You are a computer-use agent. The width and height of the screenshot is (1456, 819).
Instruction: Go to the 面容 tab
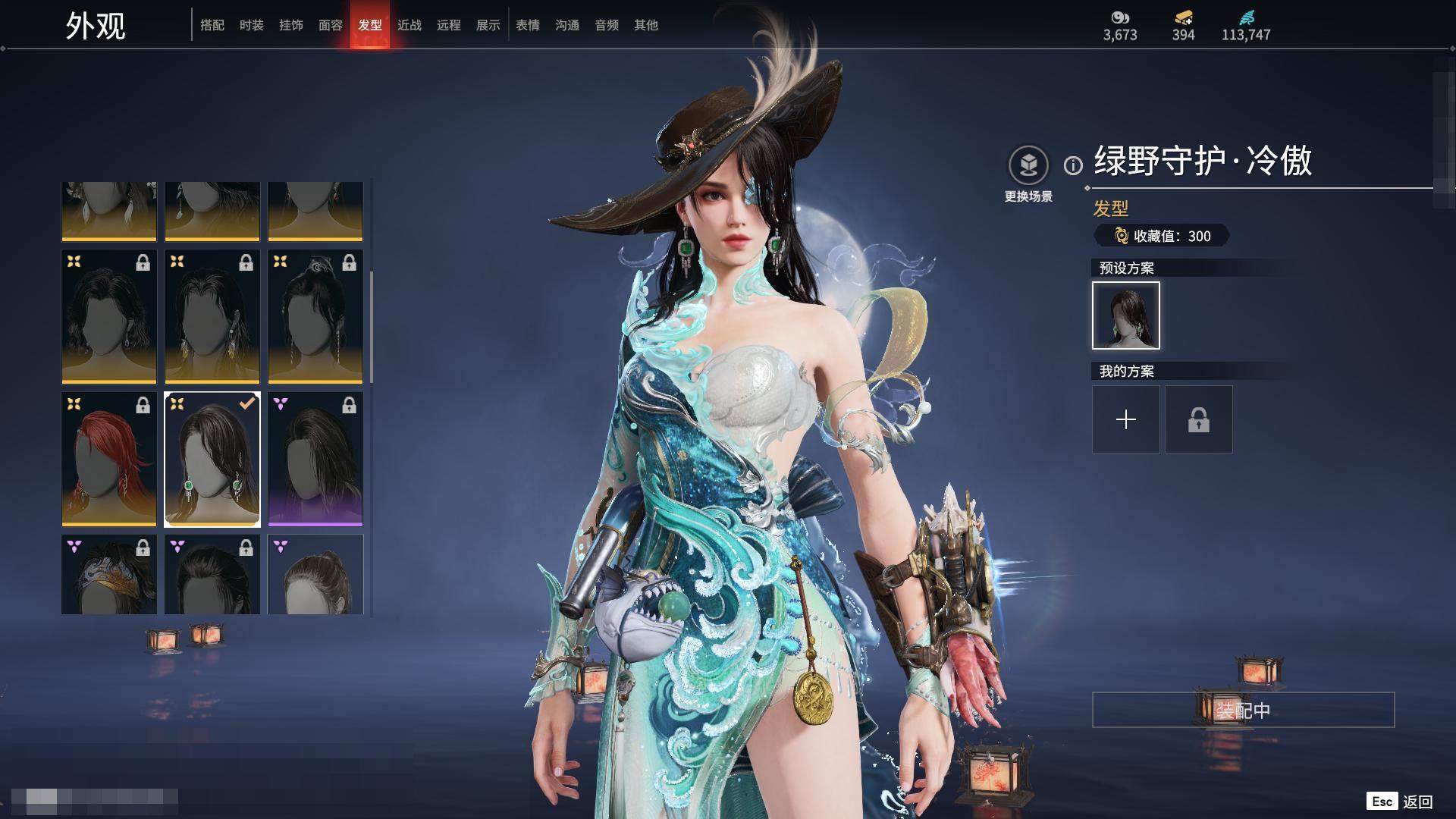click(x=331, y=25)
